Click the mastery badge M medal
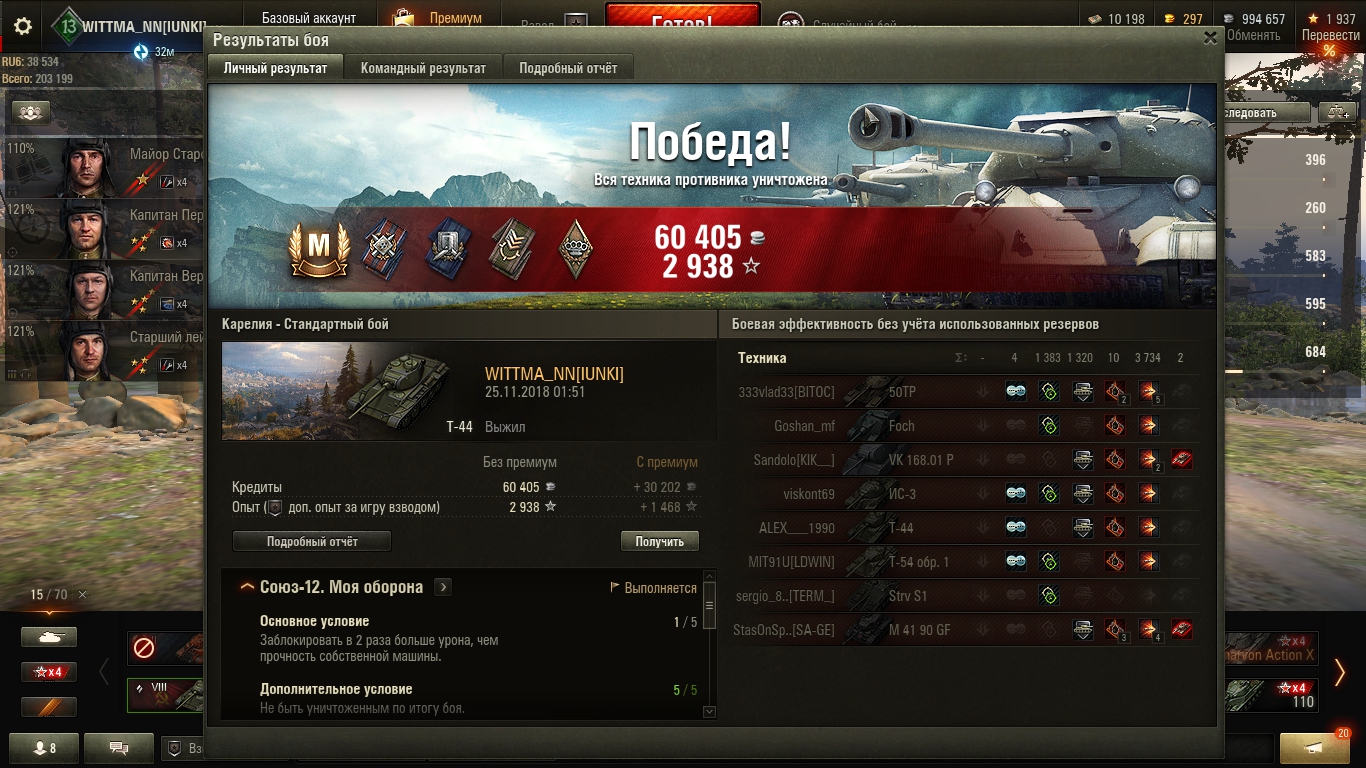Screen dimensions: 1366x768 (x=318, y=247)
